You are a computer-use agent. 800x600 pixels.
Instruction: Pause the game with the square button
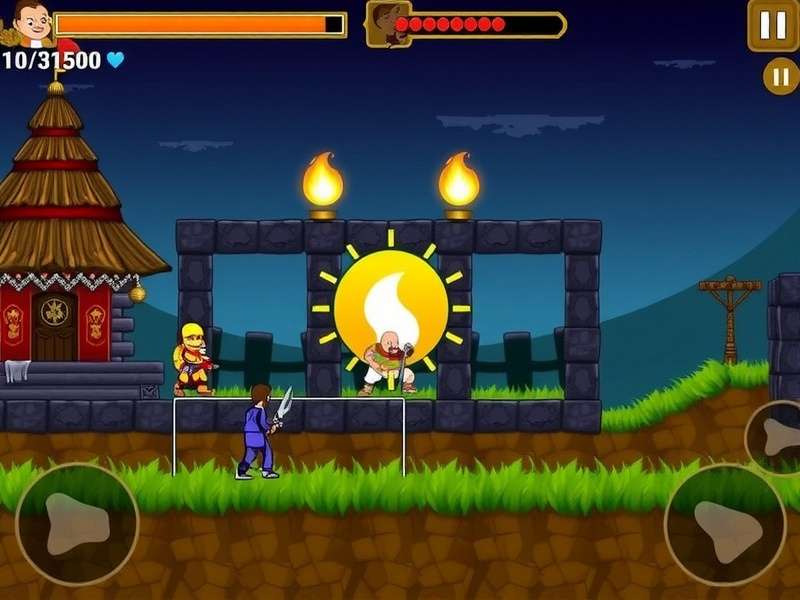(x=773, y=25)
